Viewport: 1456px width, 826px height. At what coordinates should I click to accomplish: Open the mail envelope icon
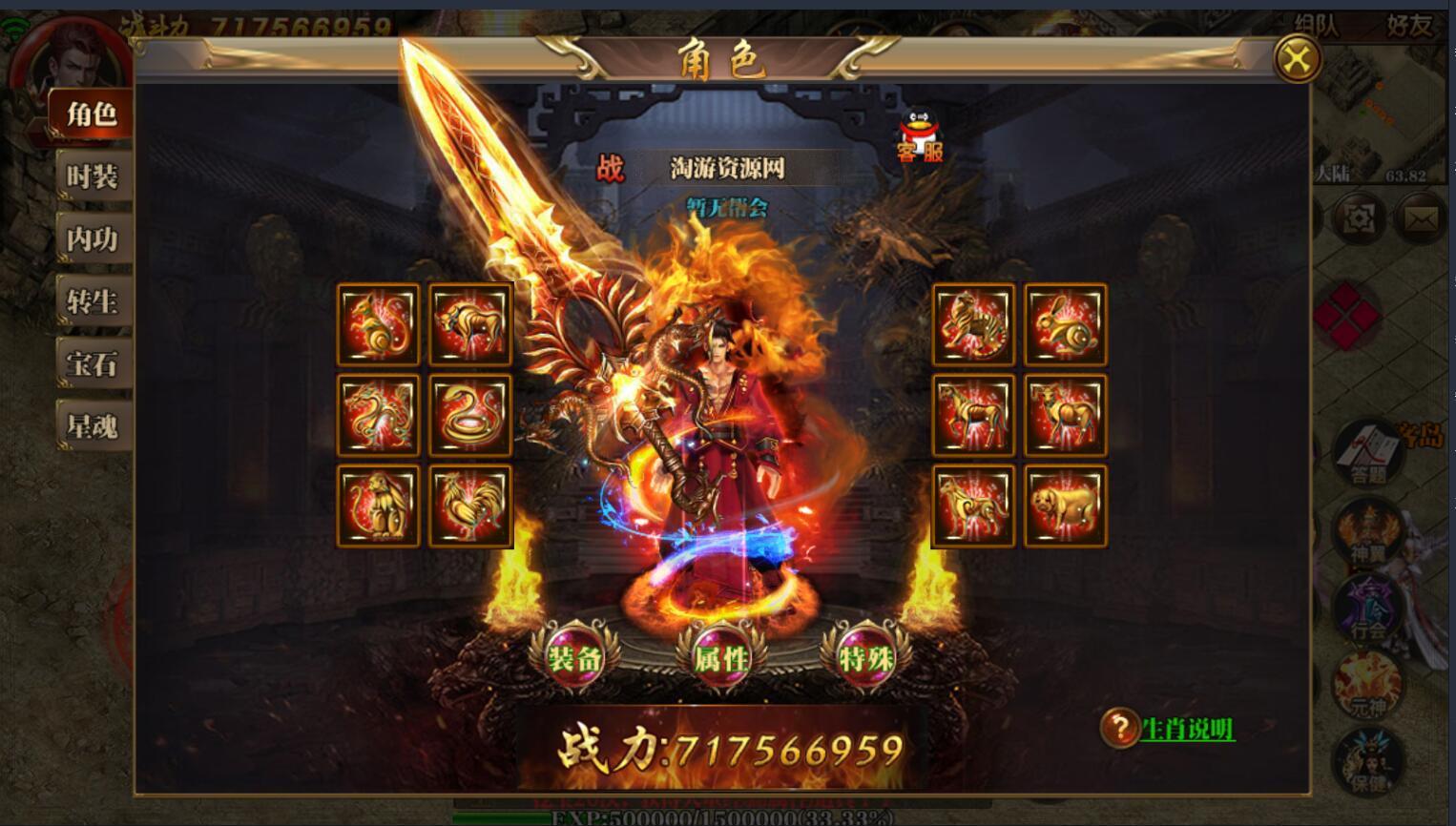pyautogui.click(x=1420, y=219)
